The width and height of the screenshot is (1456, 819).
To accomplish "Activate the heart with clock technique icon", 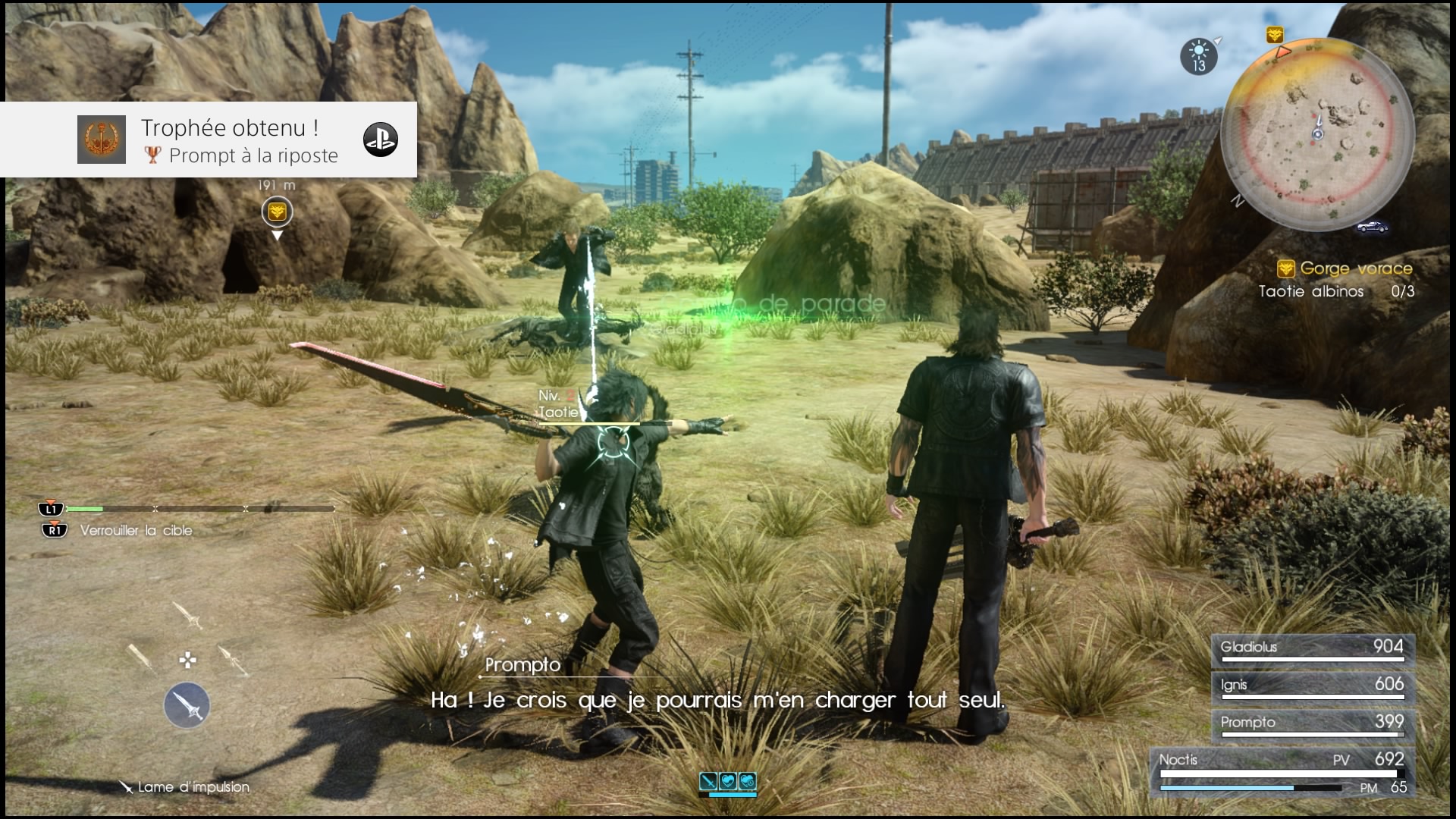I will [747, 780].
